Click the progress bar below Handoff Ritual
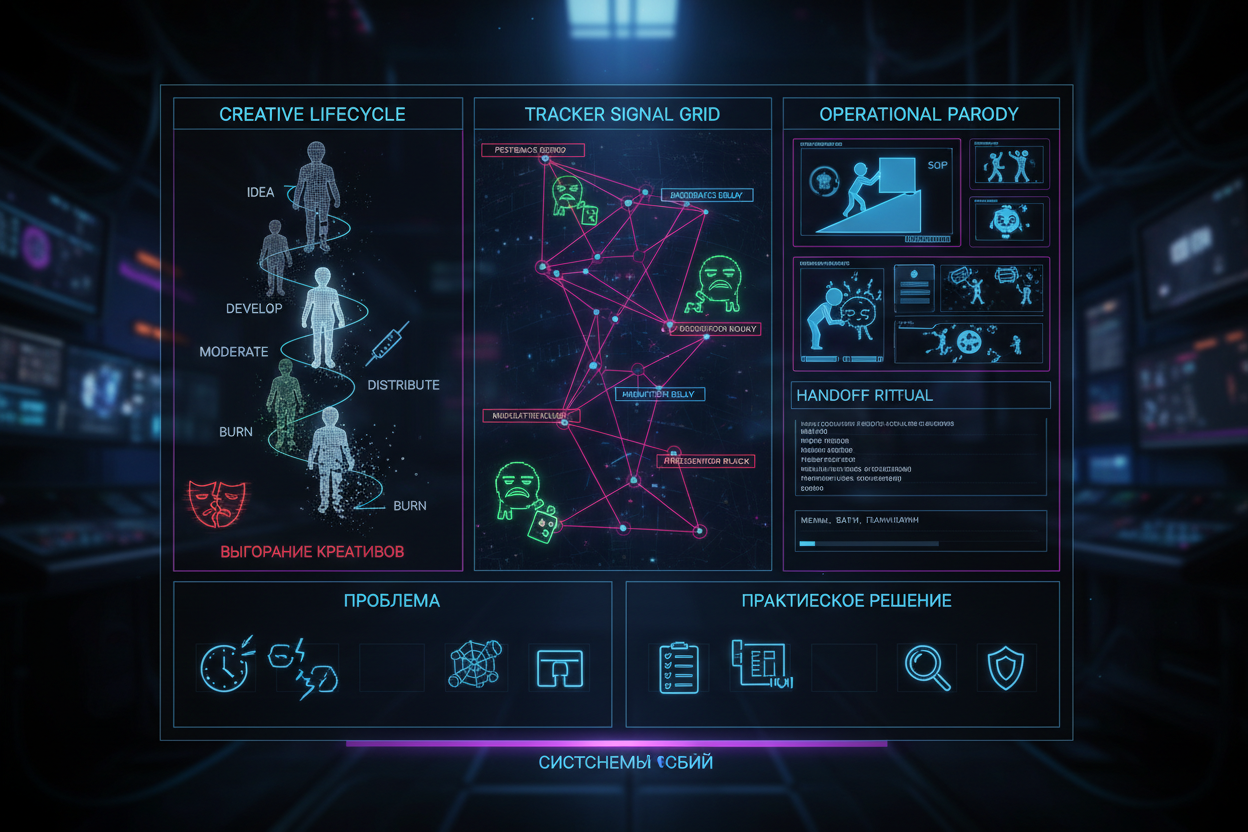This screenshot has height=832, width=1248. 868,543
